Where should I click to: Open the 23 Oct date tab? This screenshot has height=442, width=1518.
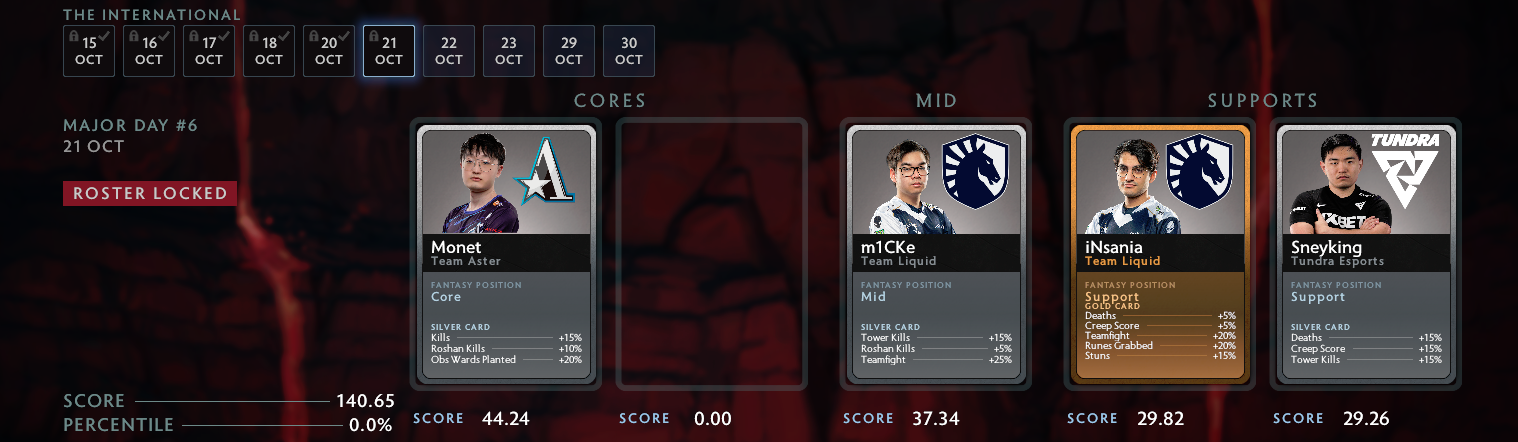tap(509, 51)
